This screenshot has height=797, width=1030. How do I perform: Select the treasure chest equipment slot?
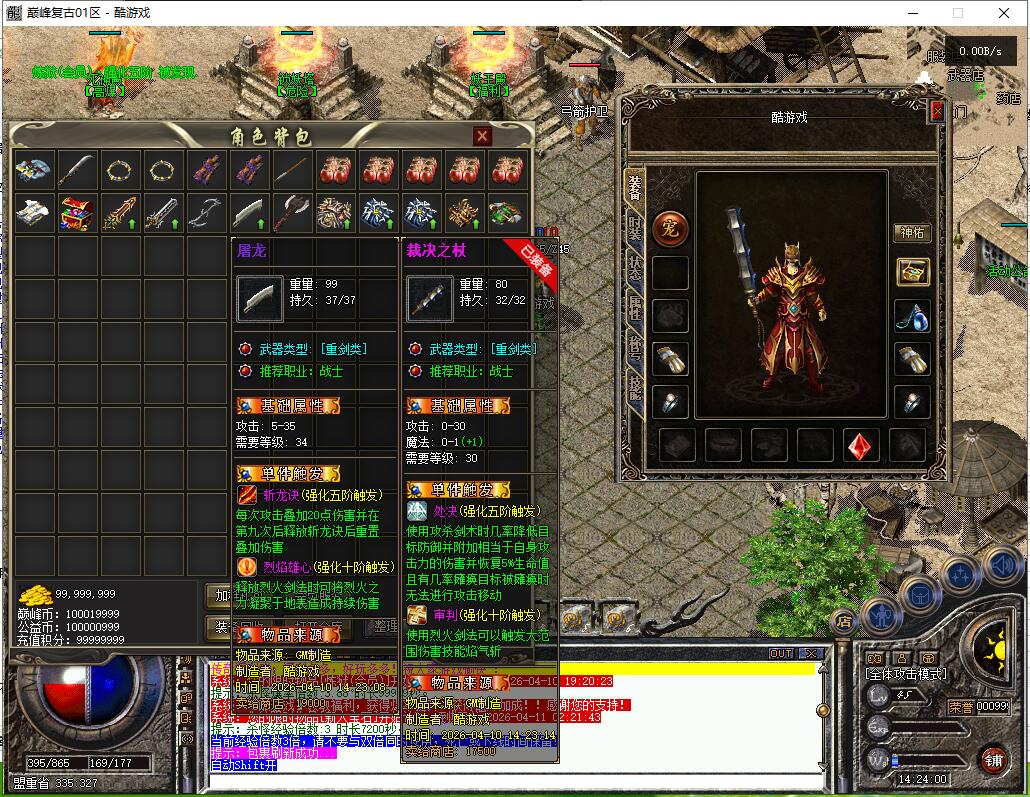click(911, 271)
